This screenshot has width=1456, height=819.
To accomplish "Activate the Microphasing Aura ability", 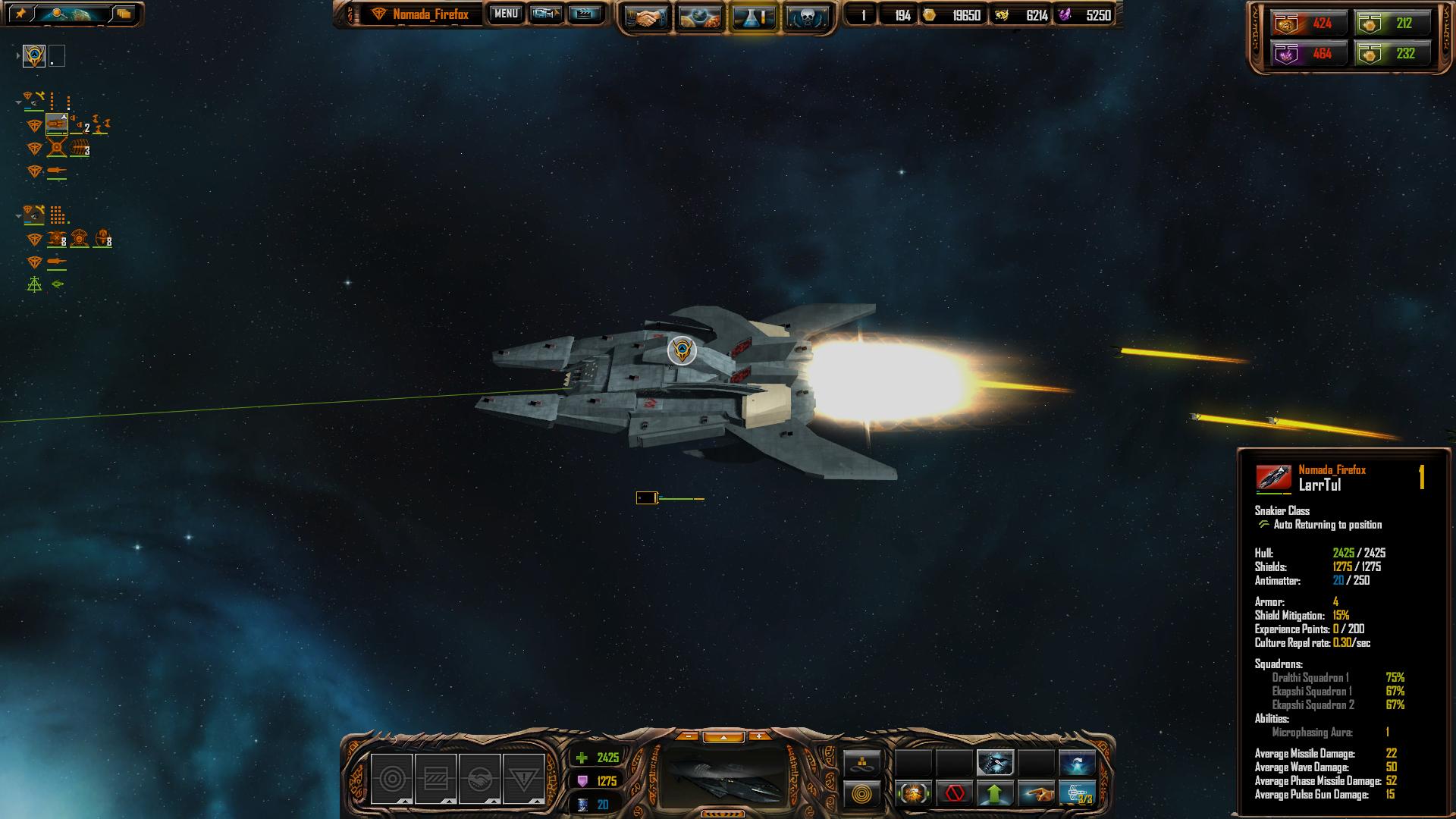I will 995,762.
